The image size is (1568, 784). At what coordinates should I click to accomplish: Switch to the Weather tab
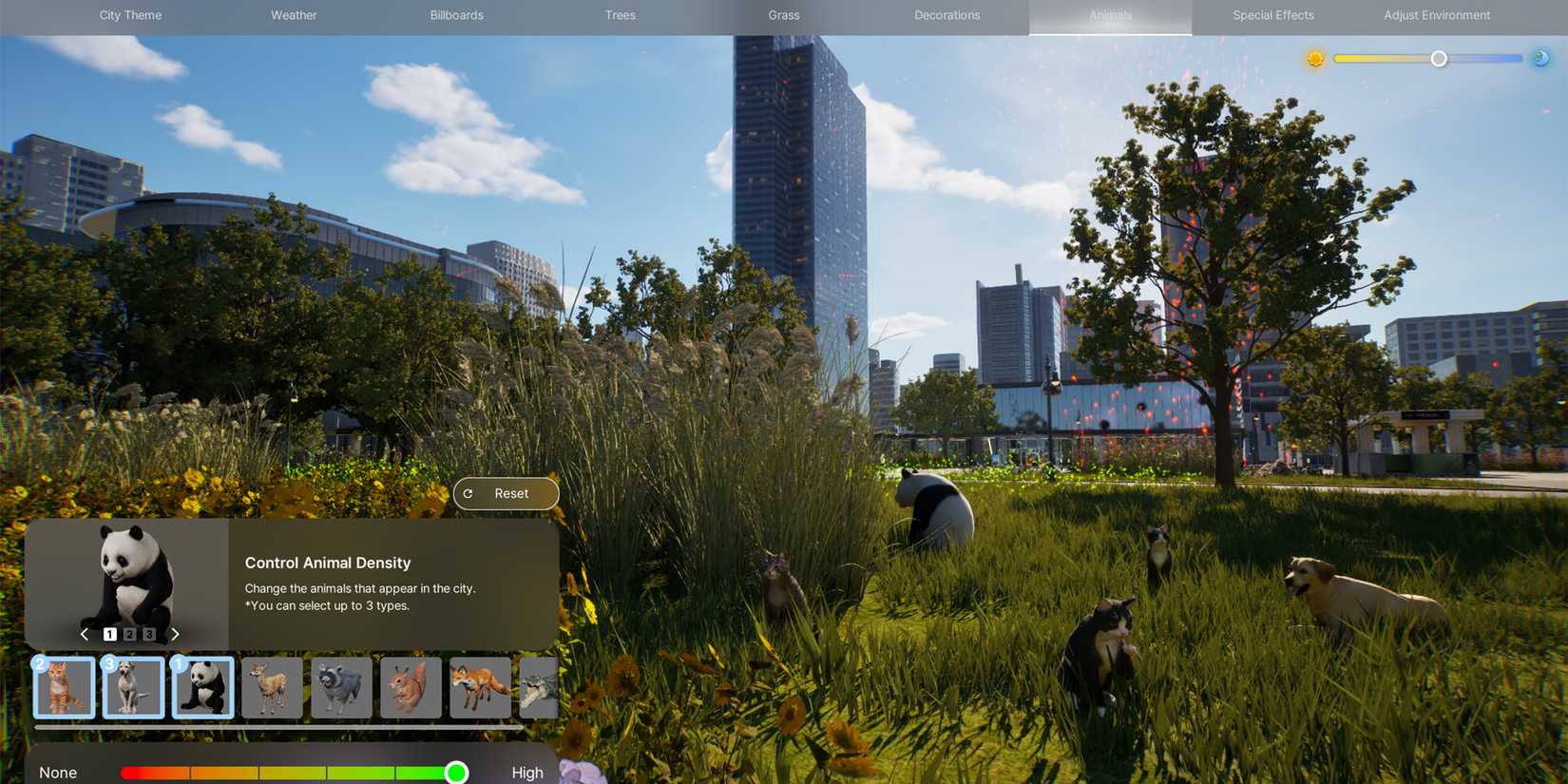[294, 15]
